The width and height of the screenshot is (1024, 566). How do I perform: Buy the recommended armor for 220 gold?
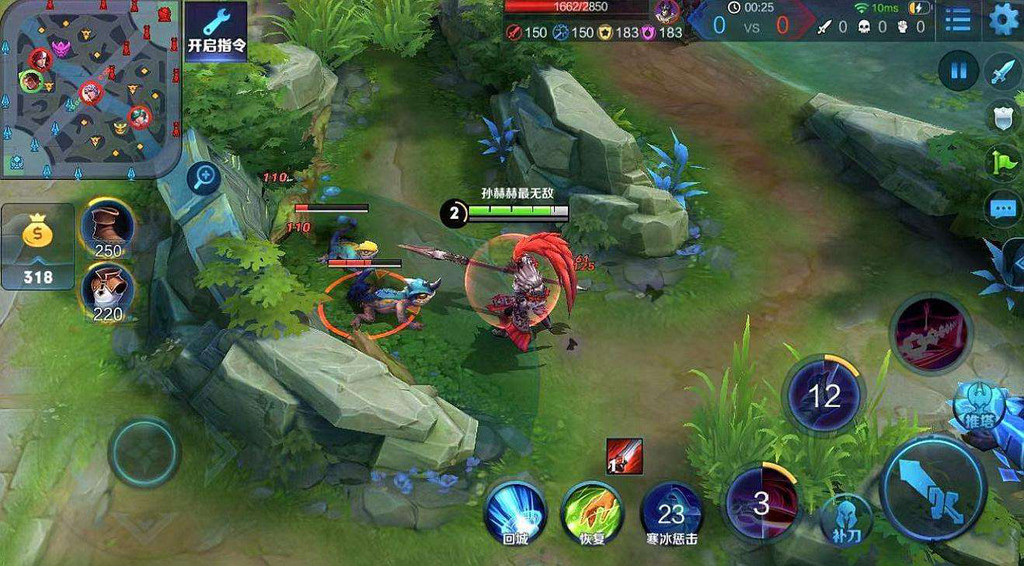coord(107,293)
